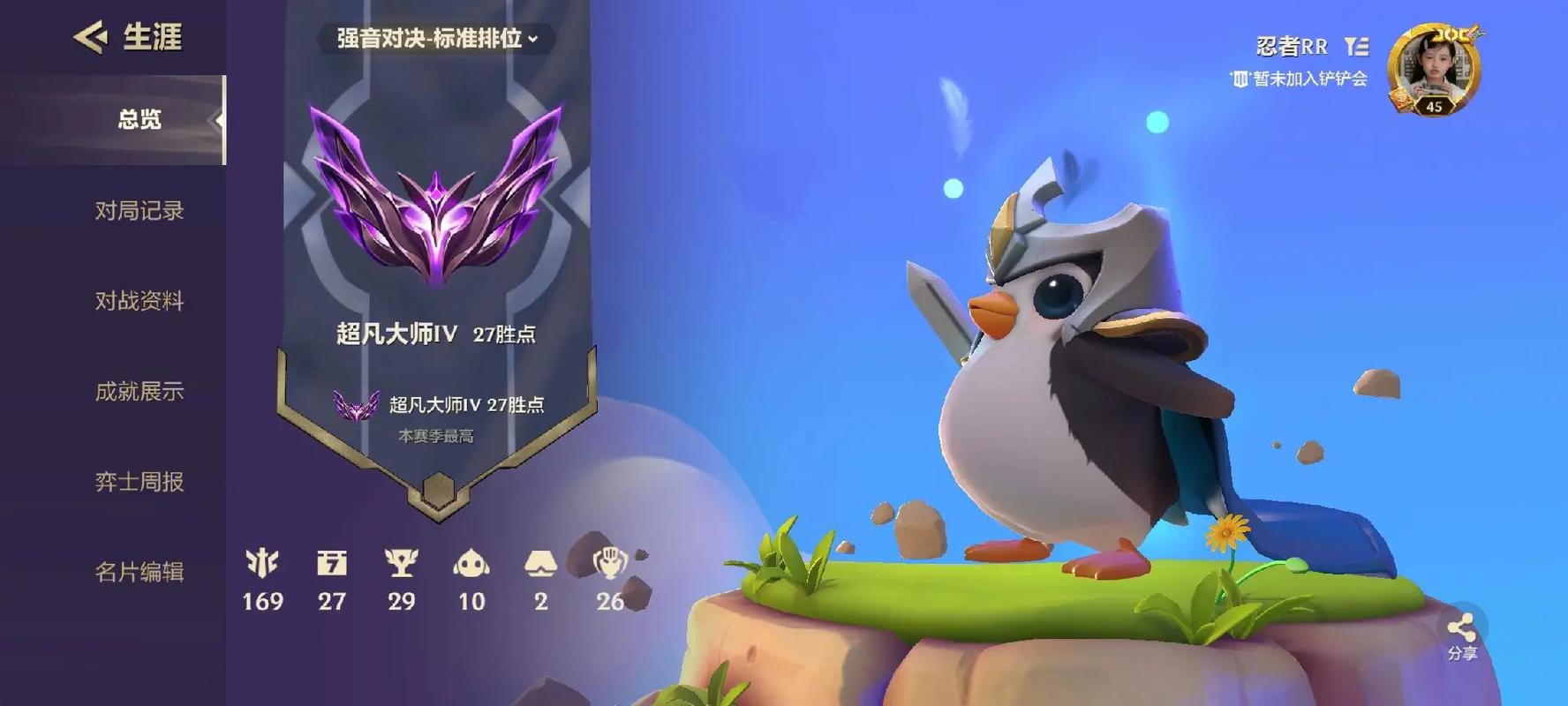Screen dimensions: 1568x706
Task: Select the 对战资料 tab
Action: [139, 301]
